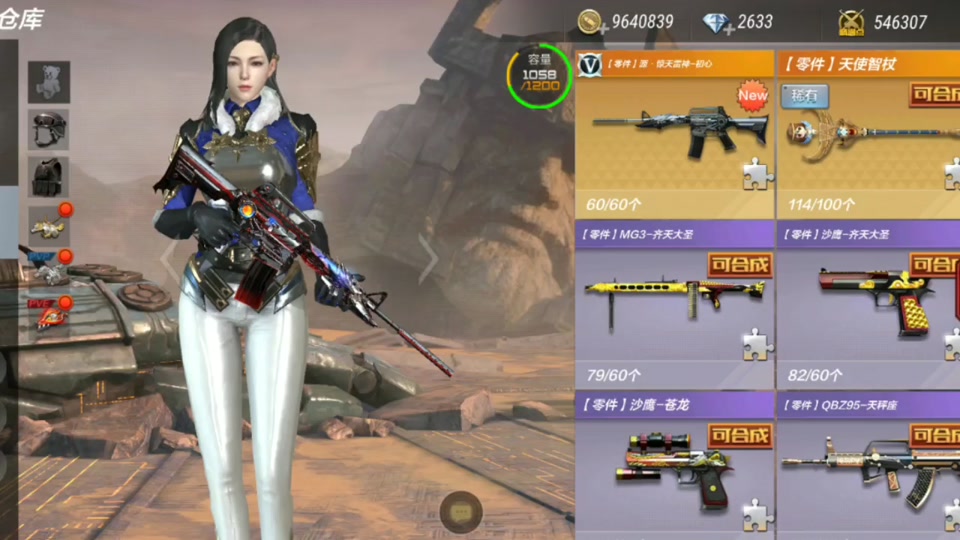The image size is (960, 540).
Task: Open the helmet equipment slot
Action: (48, 129)
